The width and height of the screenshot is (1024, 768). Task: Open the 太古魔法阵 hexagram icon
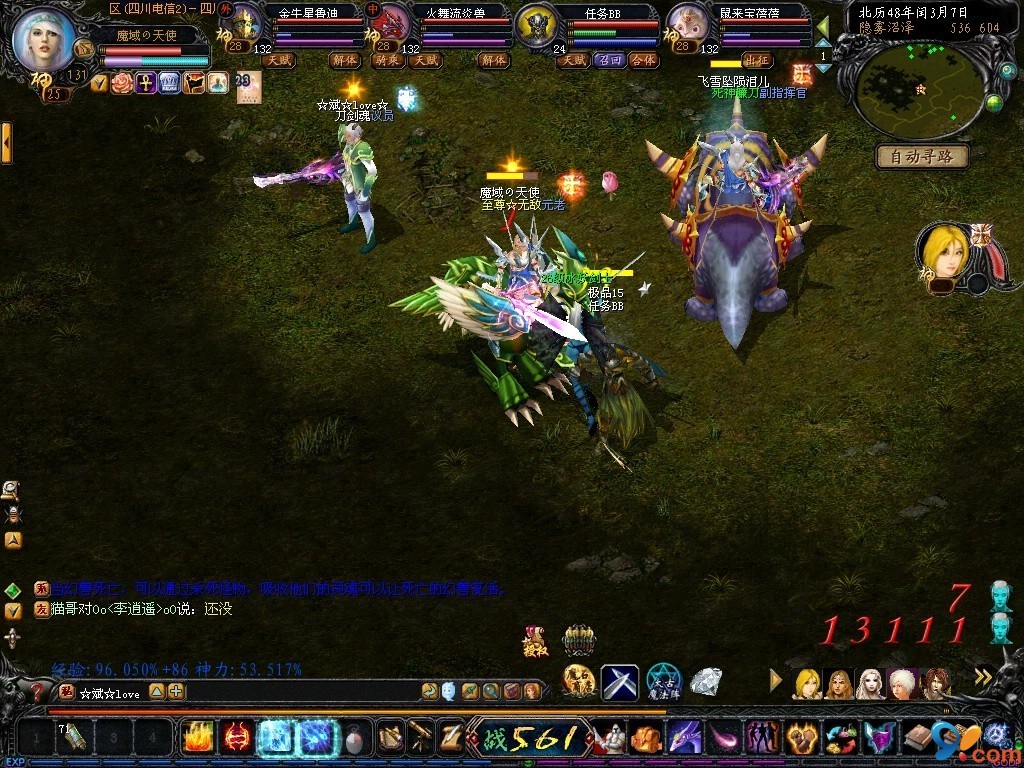tap(662, 683)
